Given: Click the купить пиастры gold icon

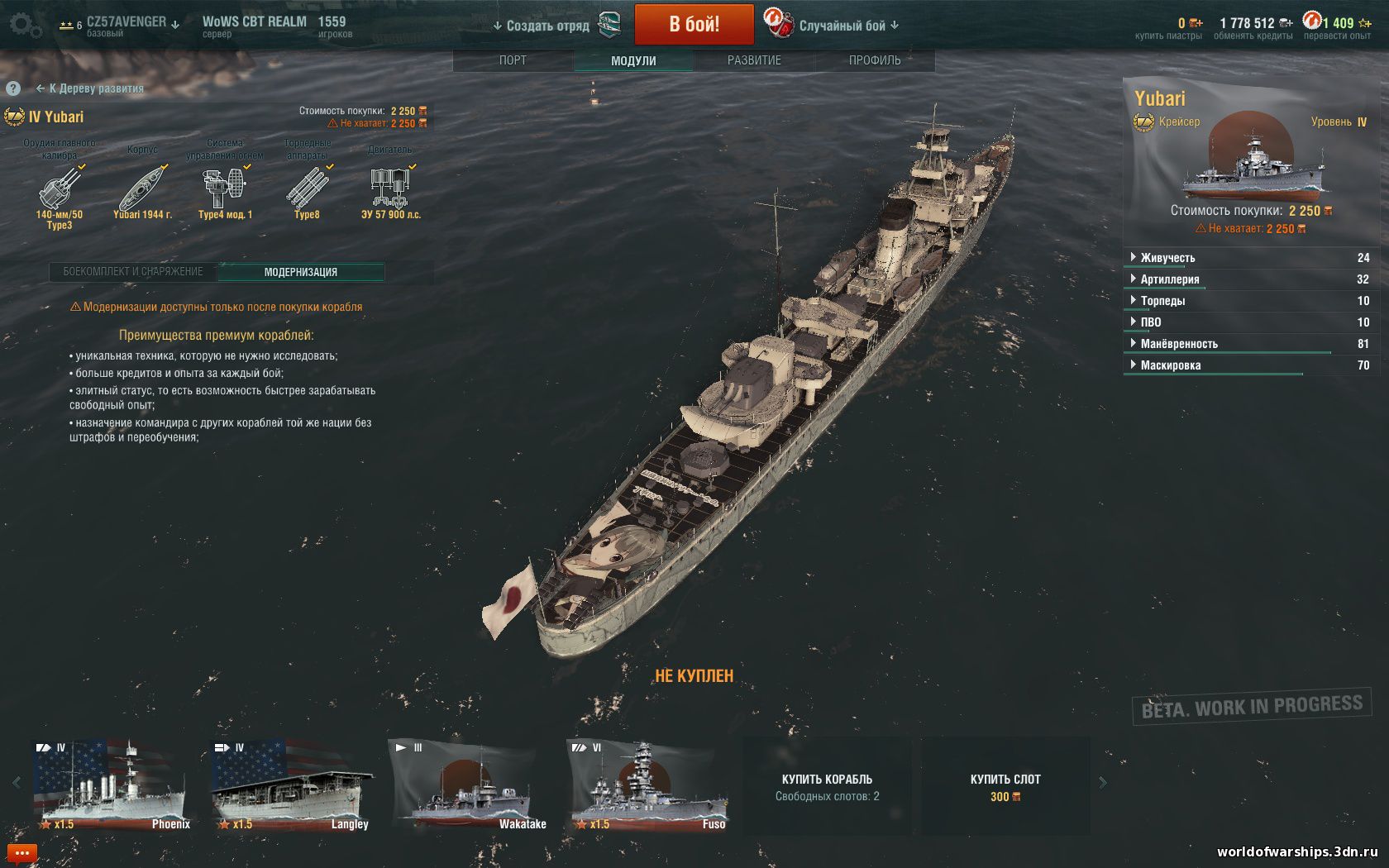Looking at the screenshot, I should (1194, 24).
